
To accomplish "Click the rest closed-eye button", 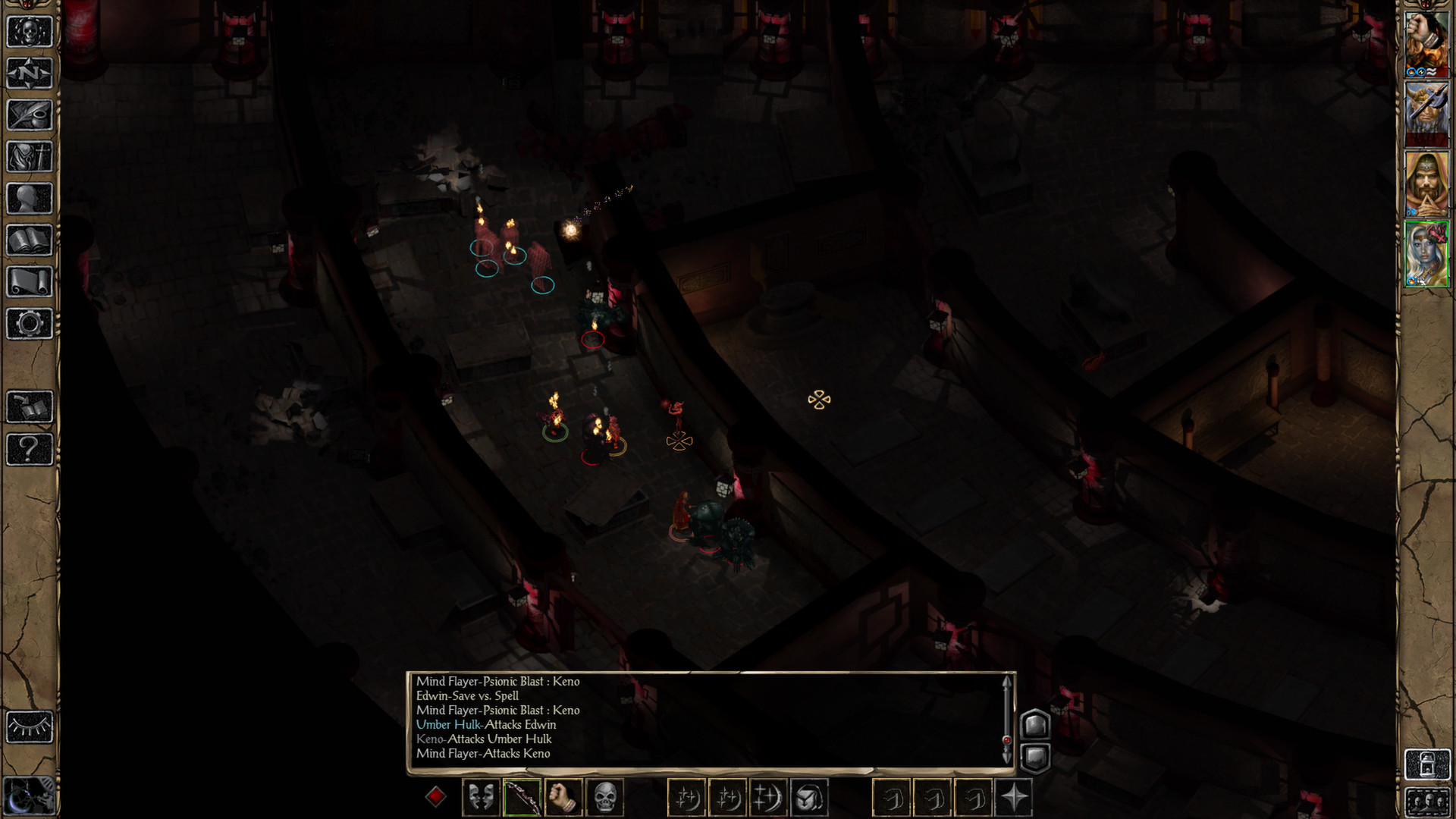I will 30,727.
